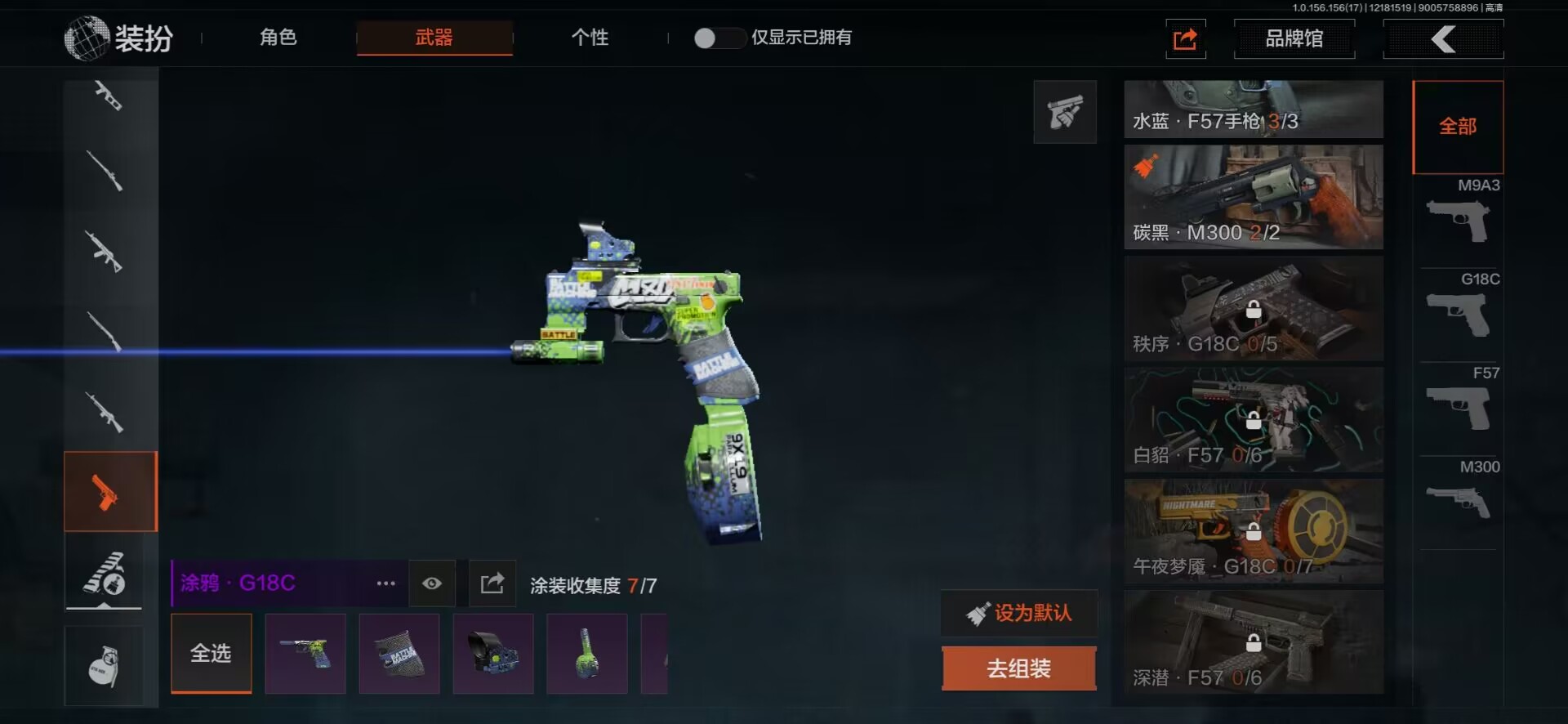Choose the 碳黑 · M300 skin
1568x724 pixels.
point(1254,197)
